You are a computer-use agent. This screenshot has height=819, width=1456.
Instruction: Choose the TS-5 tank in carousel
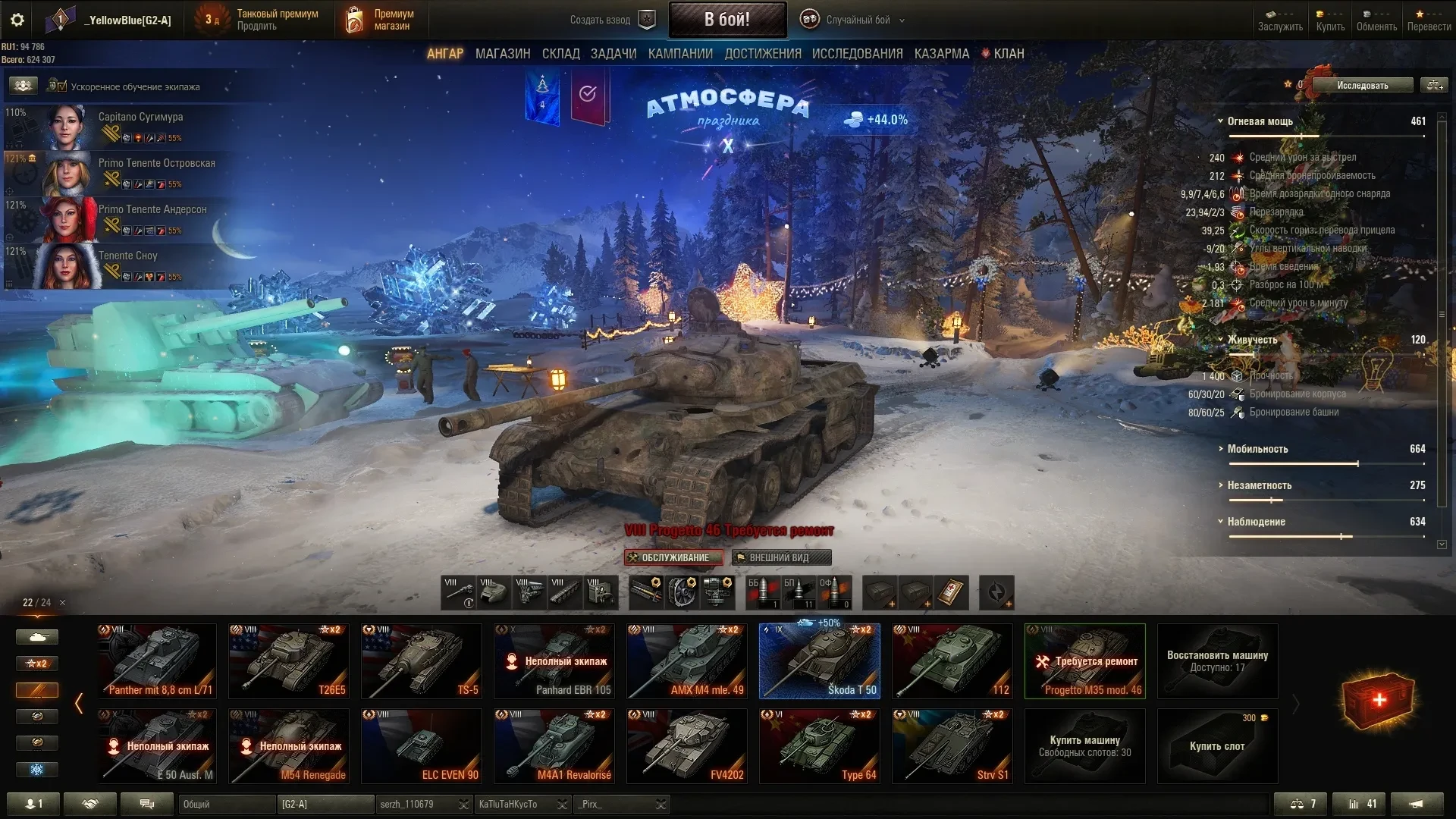[421, 661]
